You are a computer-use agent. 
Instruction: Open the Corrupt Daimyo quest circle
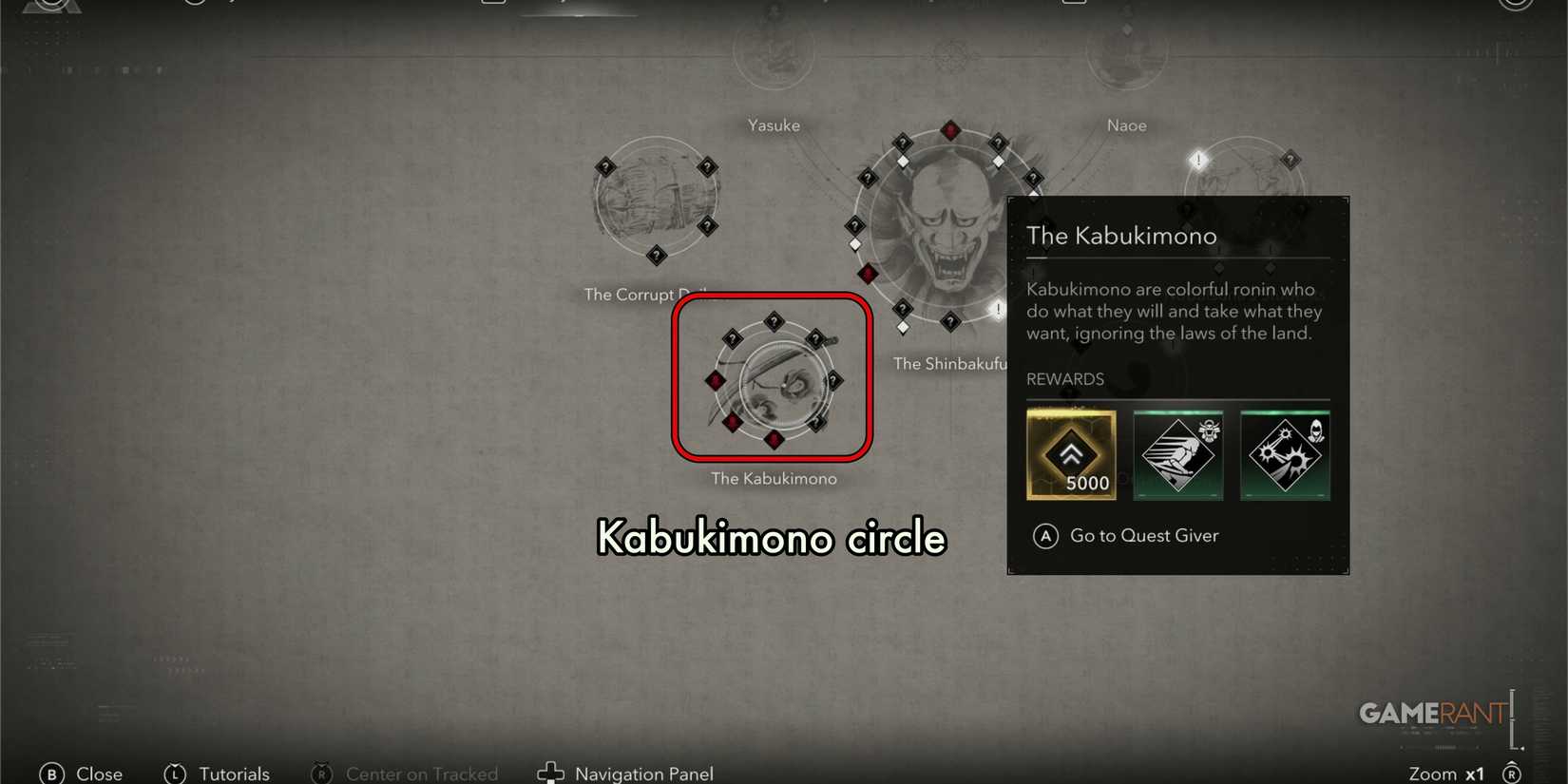coord(656,200)
